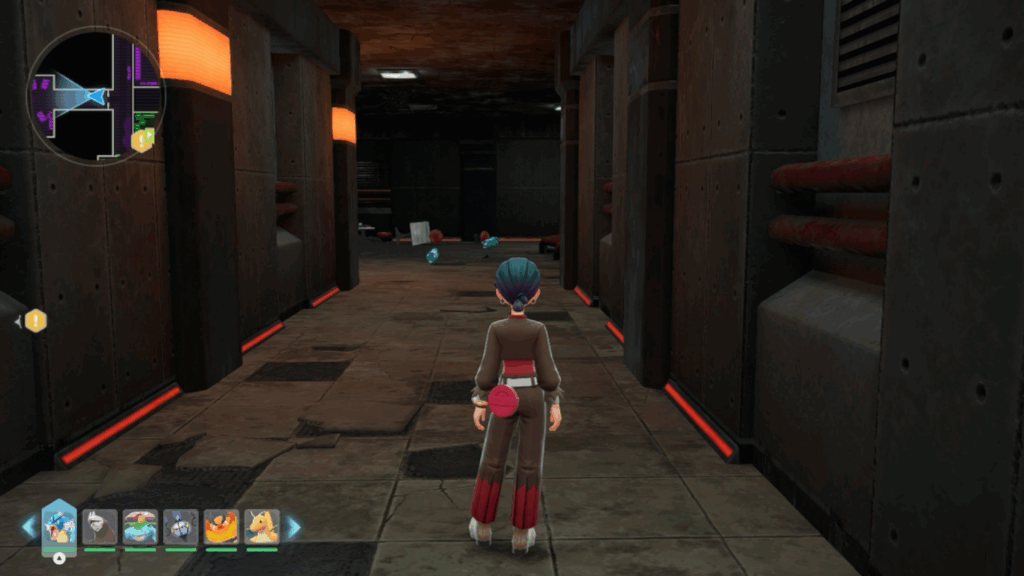Select the orange fire Pokémon party slot
1024x576 pixels.
pos(221,526)
